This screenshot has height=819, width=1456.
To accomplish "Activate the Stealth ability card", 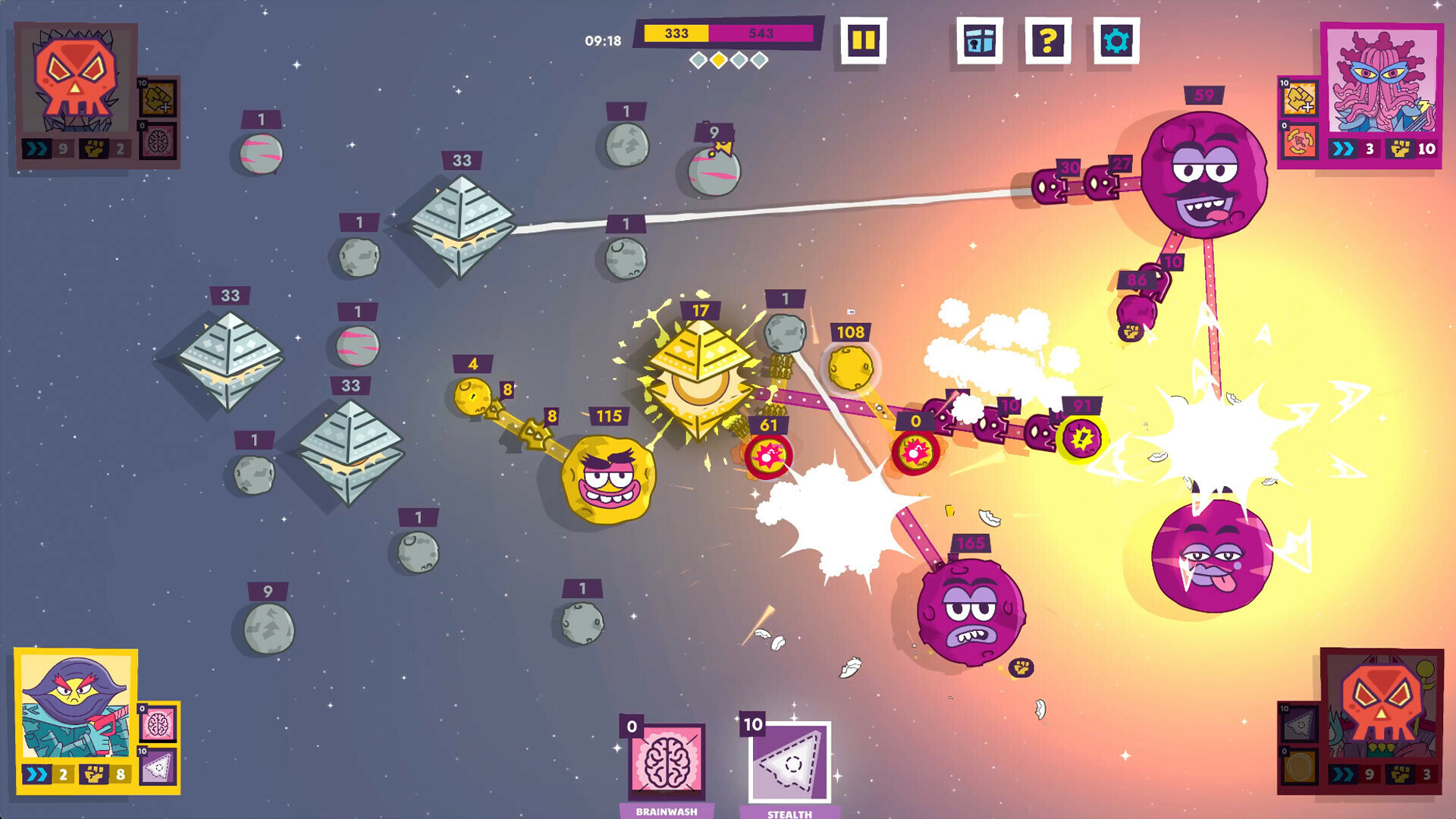I will click(x=789, y=758).
